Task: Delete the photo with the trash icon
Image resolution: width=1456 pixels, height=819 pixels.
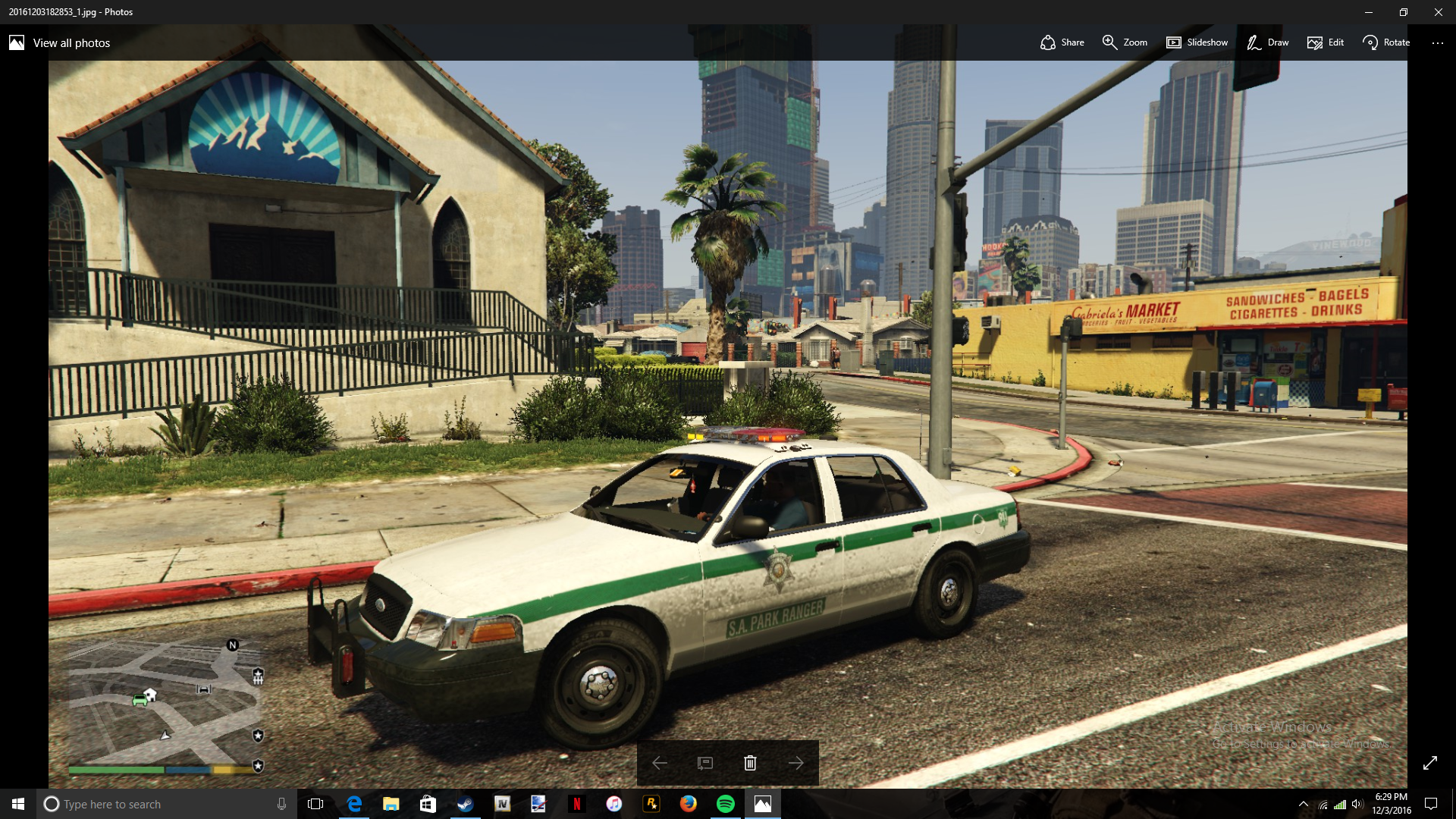Action: pyautogui.click(x=750, y=763)
